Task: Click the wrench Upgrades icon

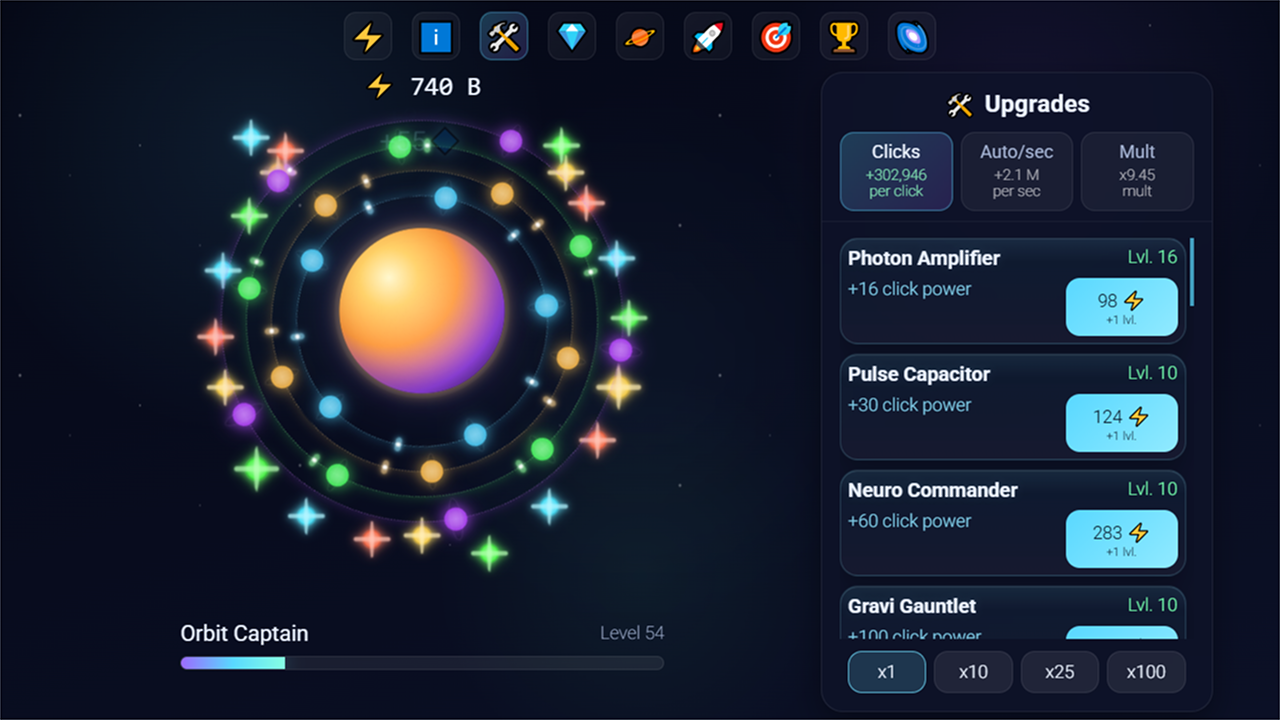Action: point(503,36)
